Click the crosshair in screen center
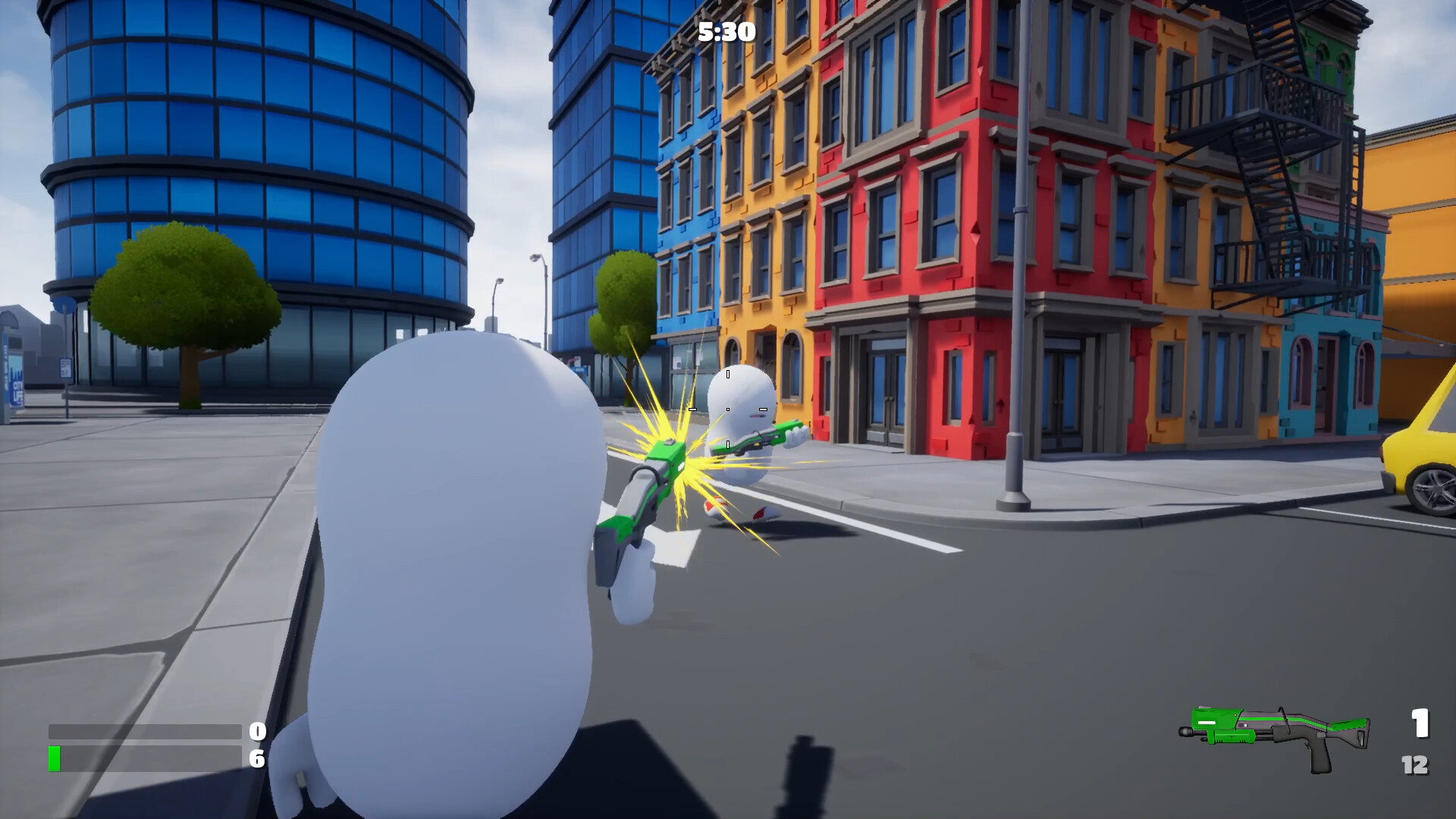This screenshot has height=819, width=1456. pyautogui.click(x=727, y=409)
